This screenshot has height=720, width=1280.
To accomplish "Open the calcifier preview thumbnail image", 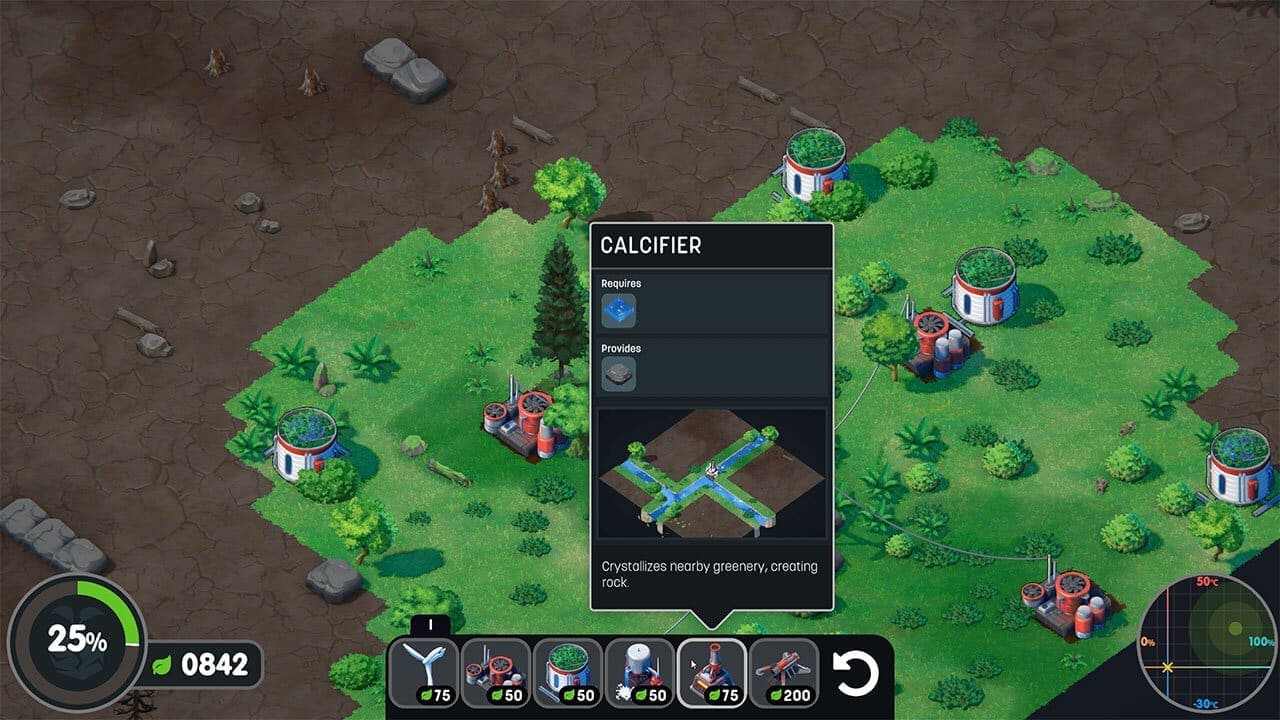I will point(712,475).
